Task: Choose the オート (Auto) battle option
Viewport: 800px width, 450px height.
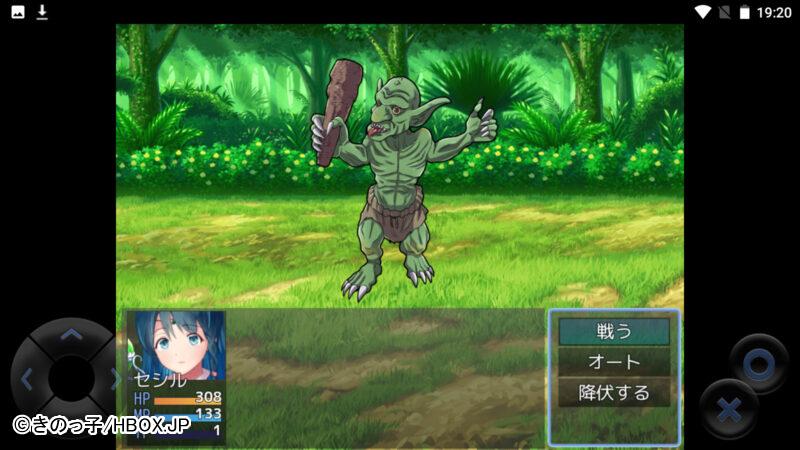Action: 613,362
